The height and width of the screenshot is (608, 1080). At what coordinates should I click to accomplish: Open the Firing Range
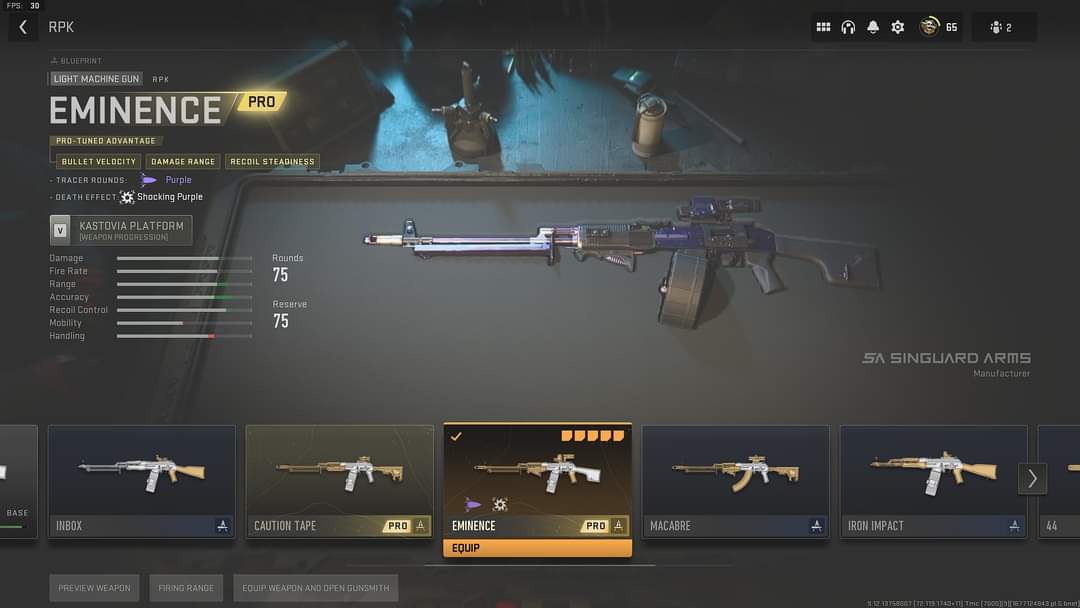186,588
